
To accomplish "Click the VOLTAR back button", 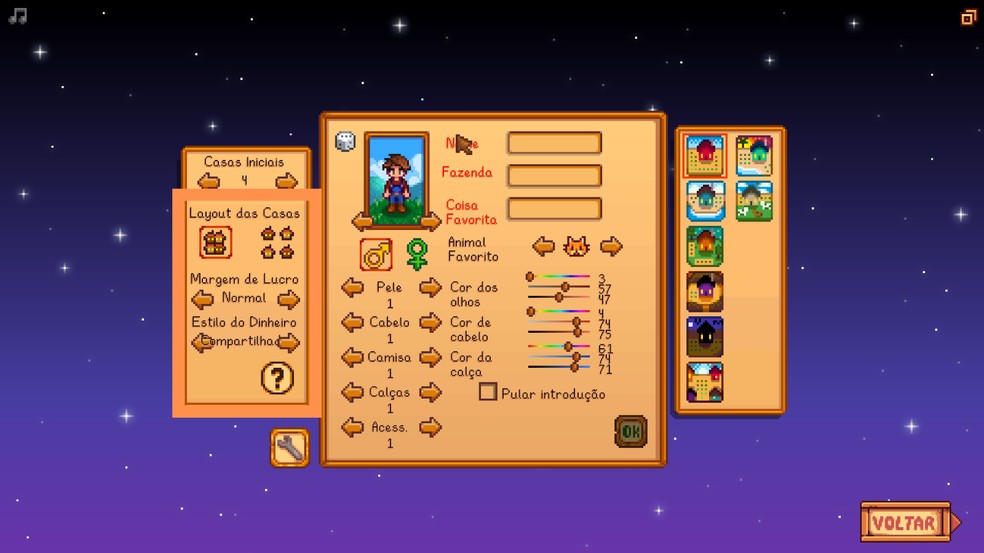I will 904,522.
